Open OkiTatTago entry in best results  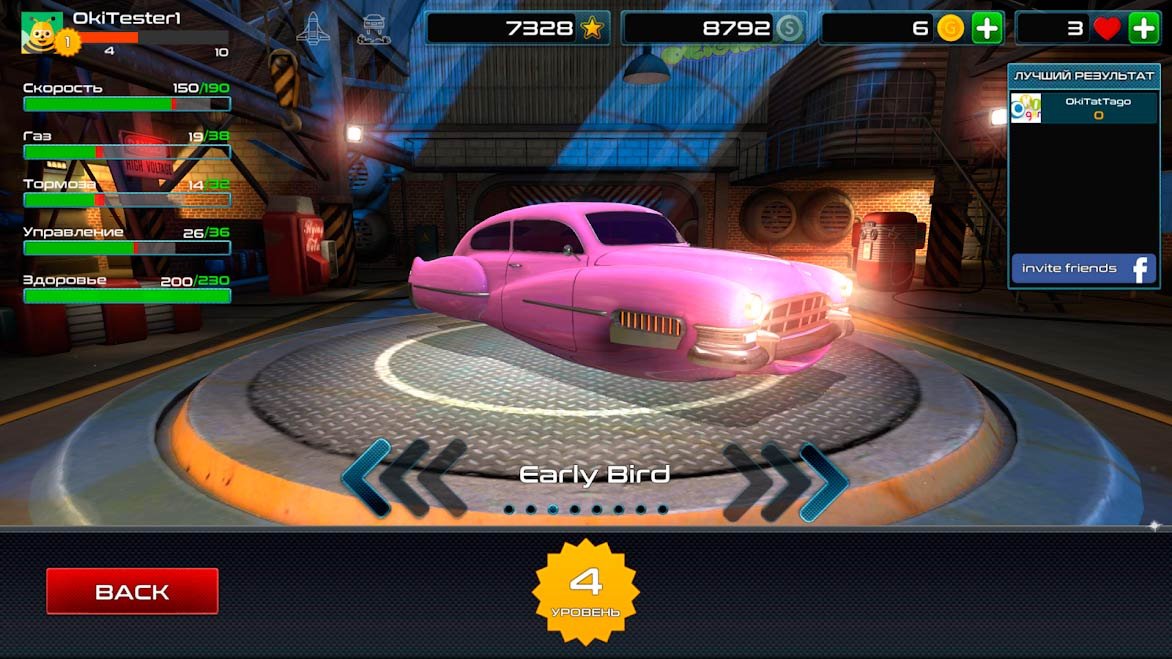(x=1082, y=108)
